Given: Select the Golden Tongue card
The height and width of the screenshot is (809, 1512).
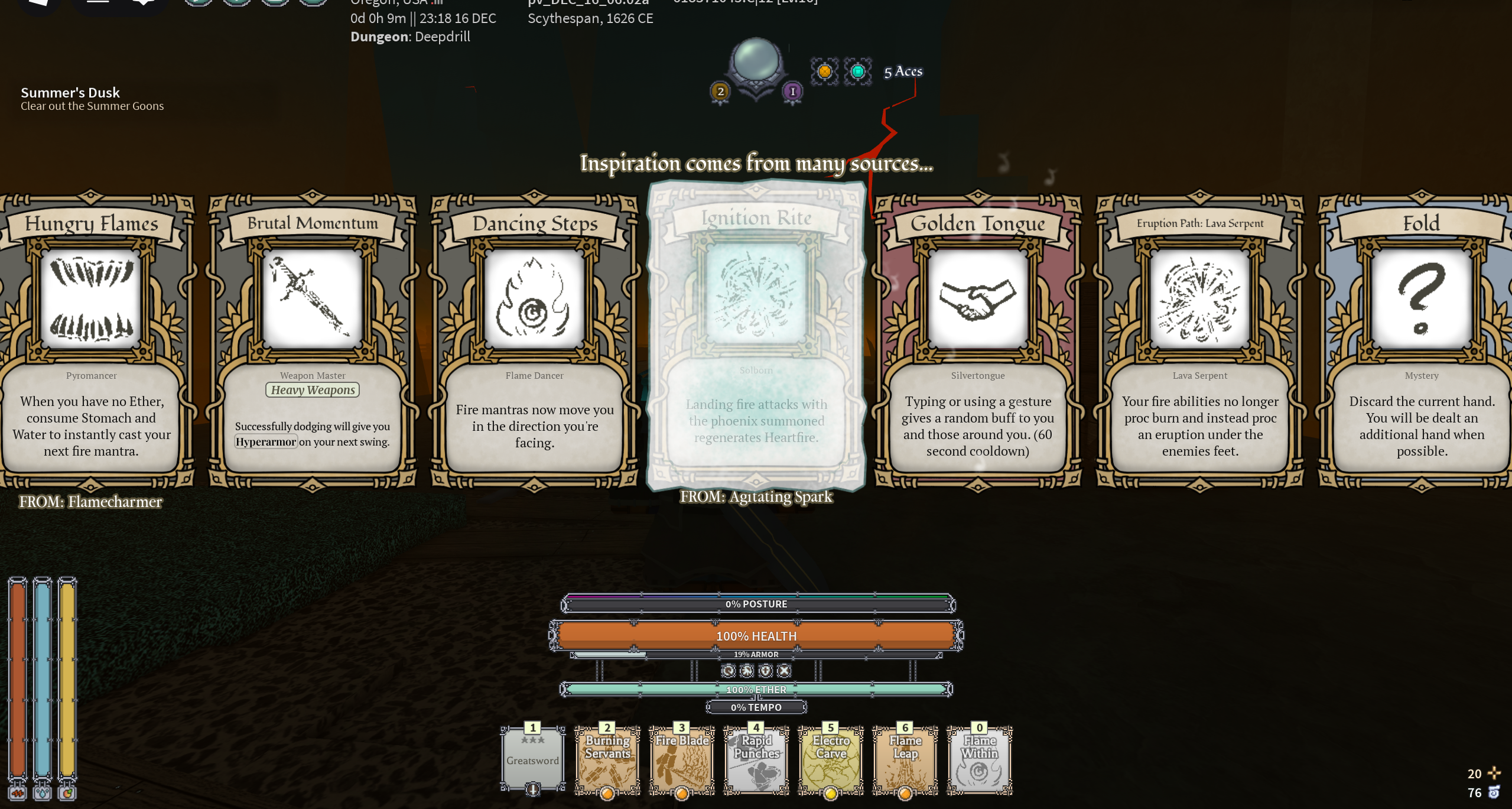Looking at the screenshot, I should pyautogui.click(x=978, y=340).
